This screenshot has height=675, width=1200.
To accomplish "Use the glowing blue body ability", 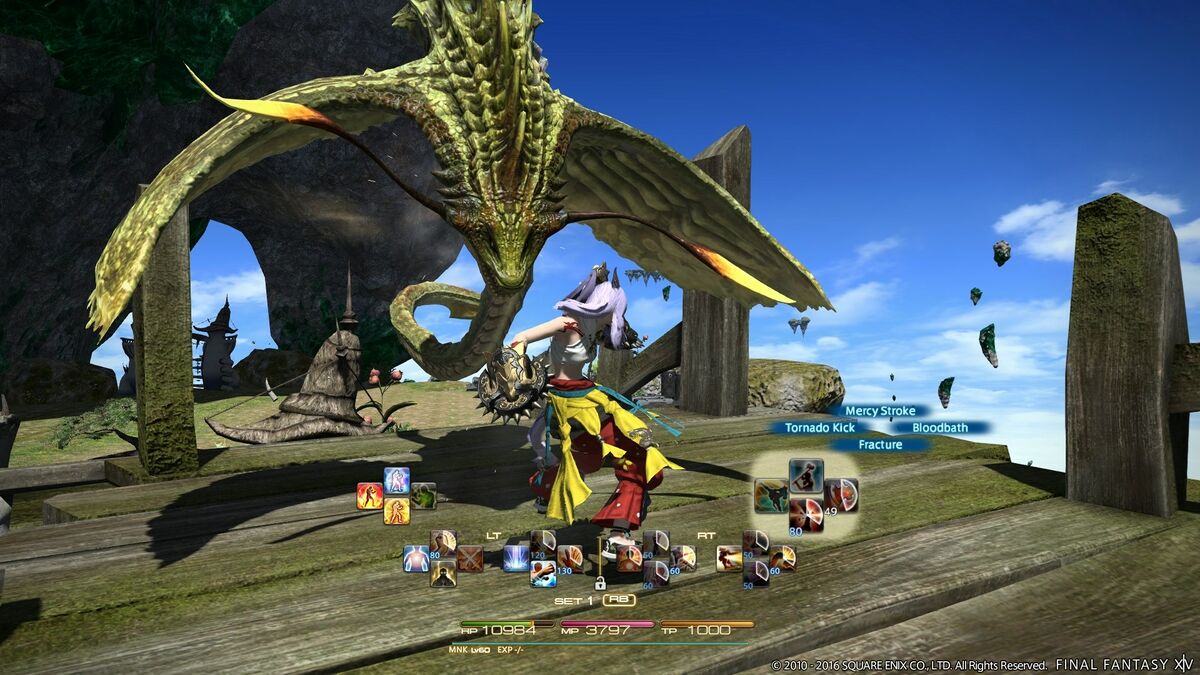I will click(x=416, y=558).
